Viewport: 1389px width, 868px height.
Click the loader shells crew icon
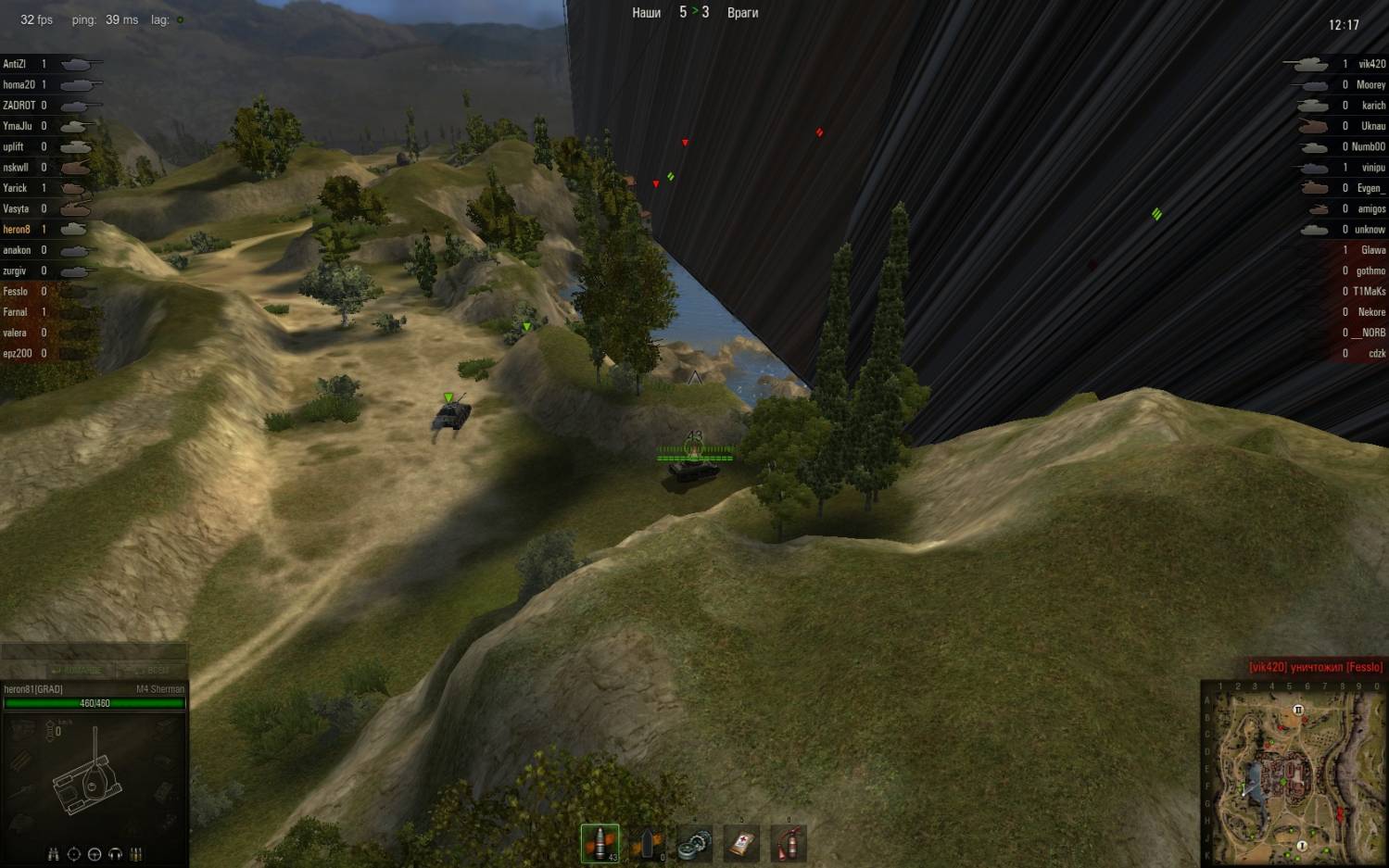[135, 854]
